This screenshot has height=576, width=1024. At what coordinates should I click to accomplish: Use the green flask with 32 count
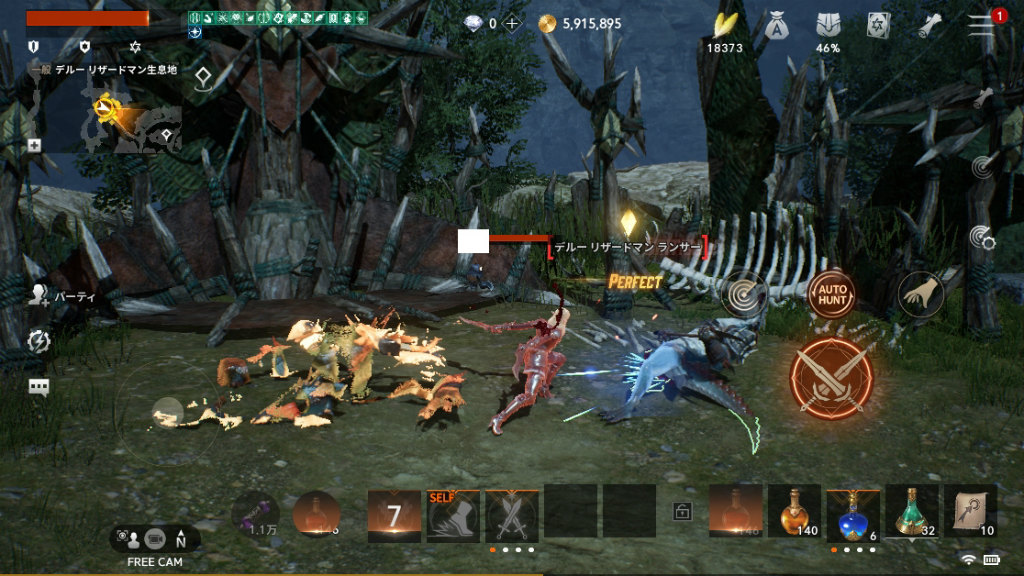[x=911, y=512]
